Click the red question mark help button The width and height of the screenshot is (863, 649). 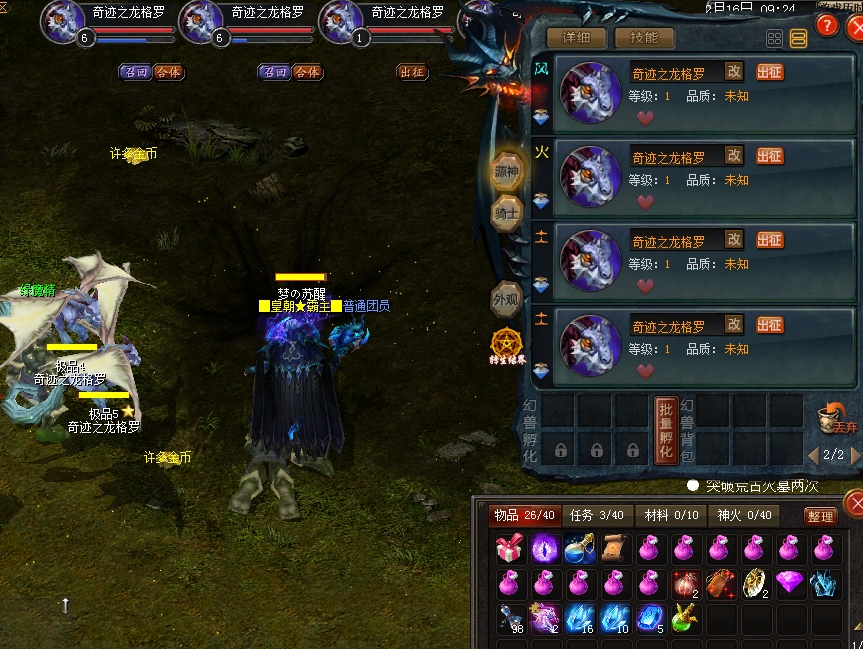pyautogui.click(x=826, y=25)
